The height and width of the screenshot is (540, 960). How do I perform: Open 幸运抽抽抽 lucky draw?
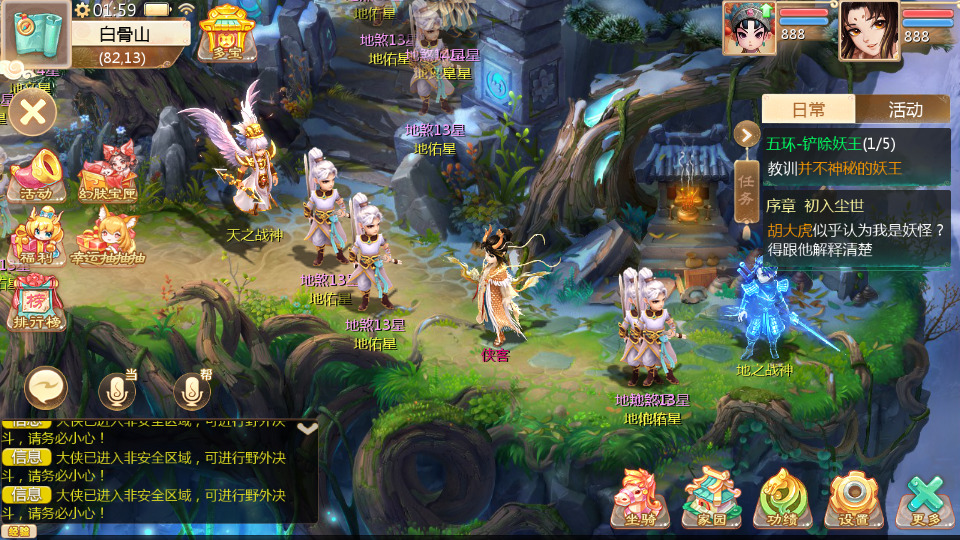coord(107,238)
